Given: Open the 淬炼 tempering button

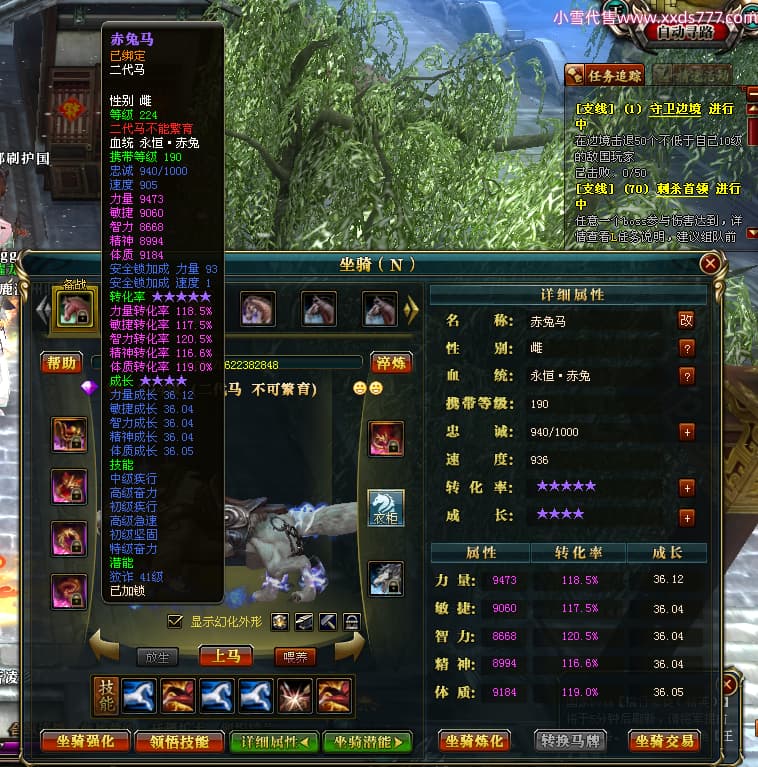Looking at the screenshot, I should 390,362.
